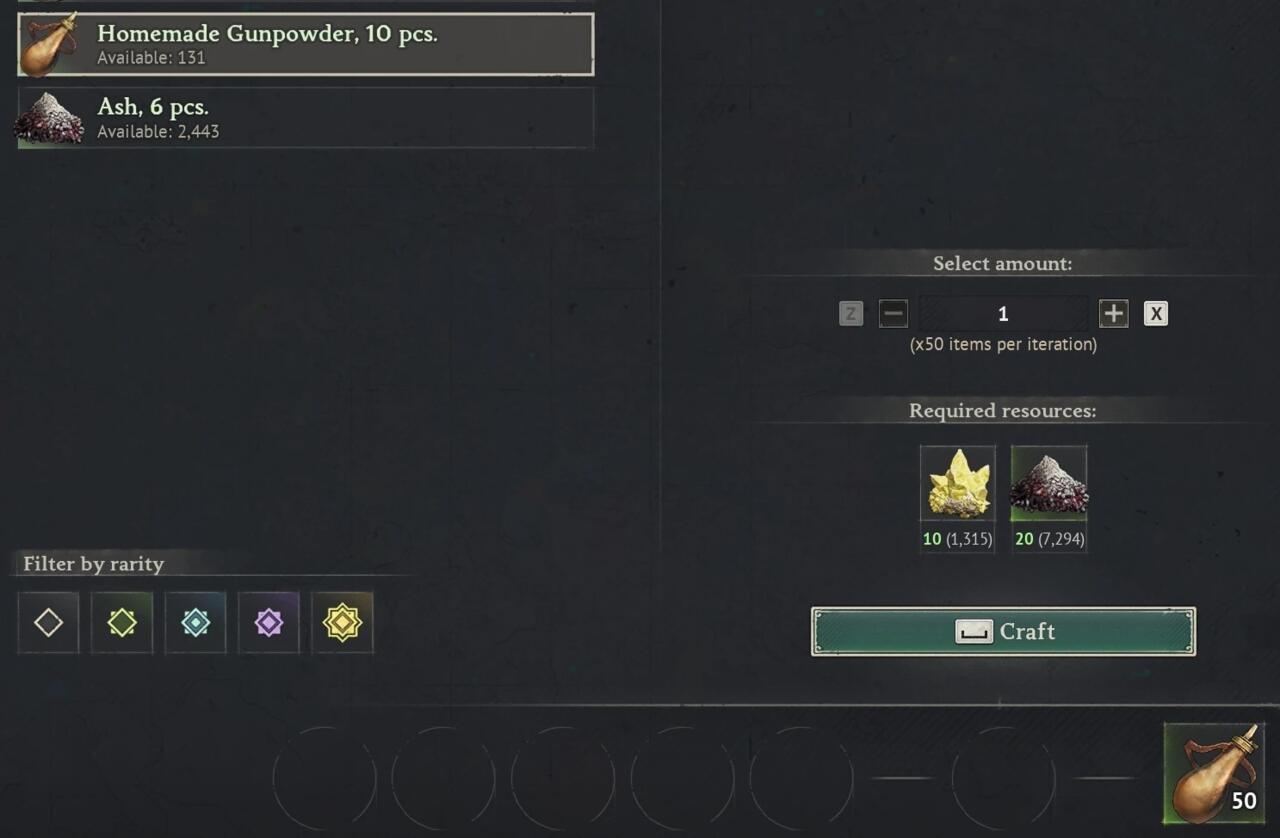This screenshot has width=1280, height=838.
Task: Enable the uncommon green rarity filter
Action: [x=121, y=622]
